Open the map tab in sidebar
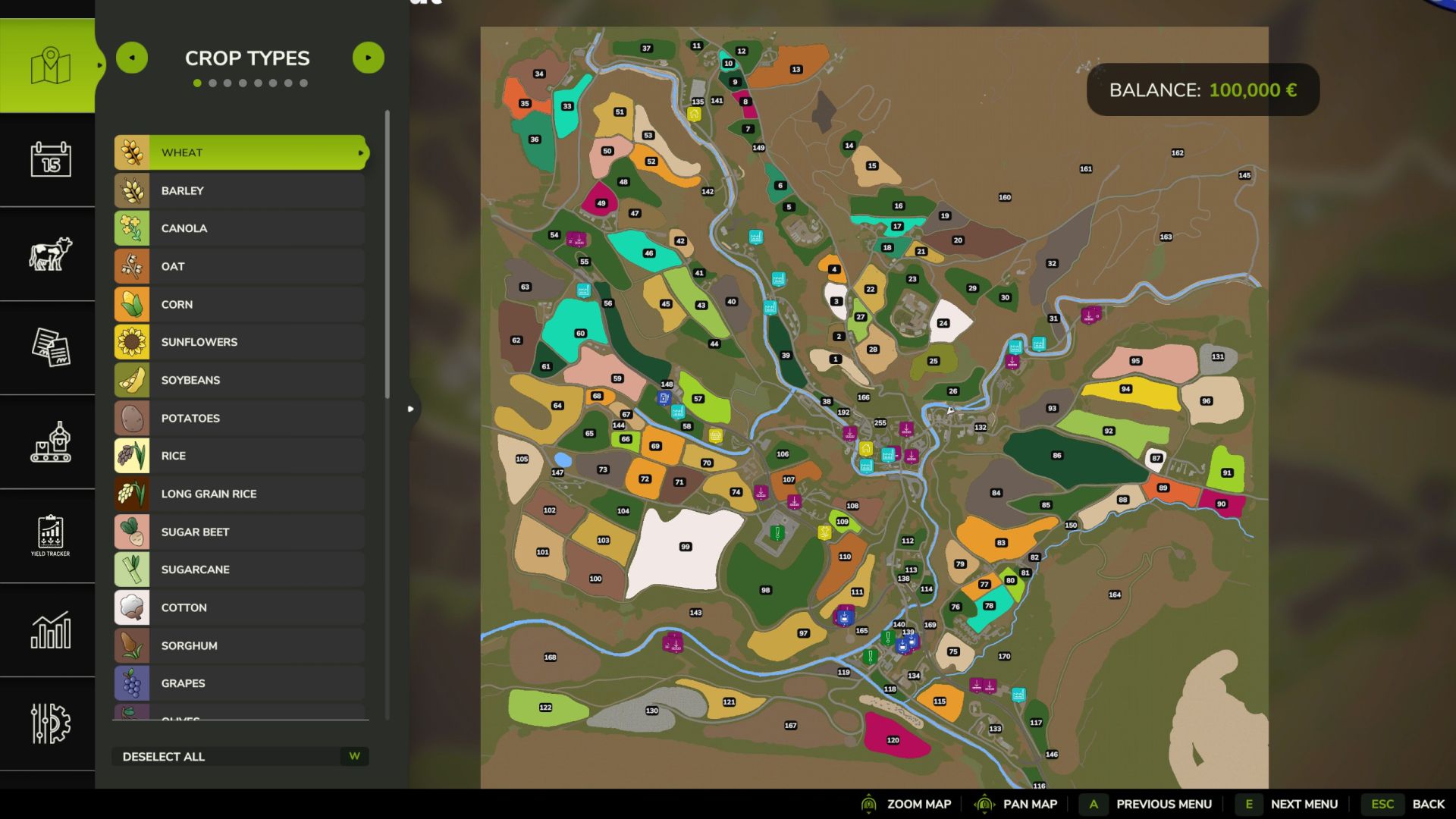 point(50,66)
